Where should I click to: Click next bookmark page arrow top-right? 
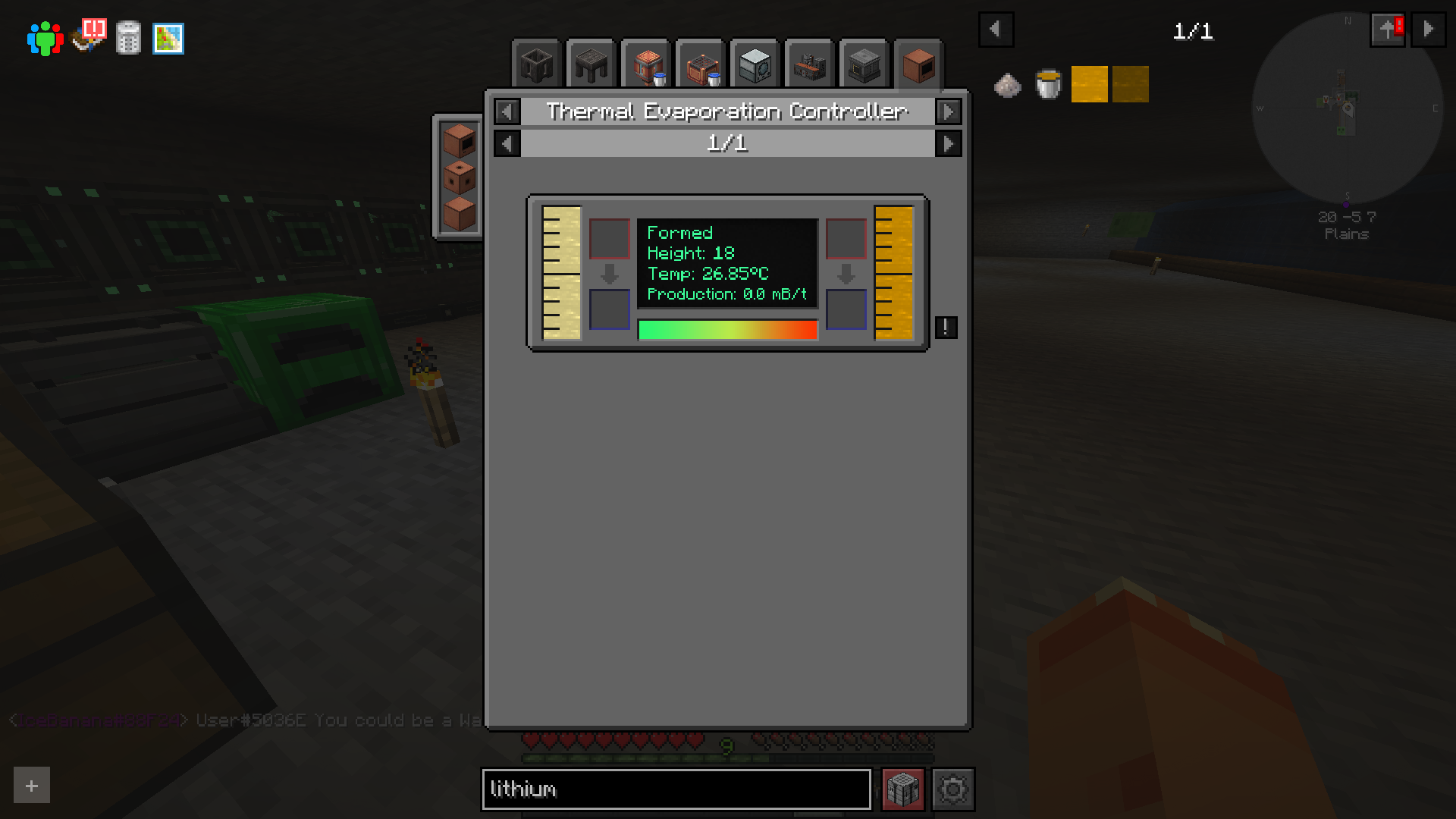tap(1429, 30)
